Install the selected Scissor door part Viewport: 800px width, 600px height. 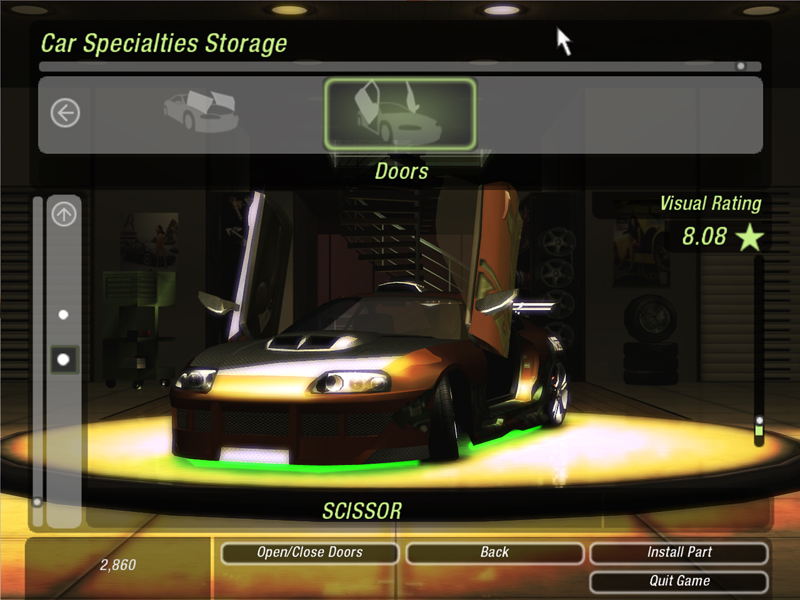[x=678, y=552]
